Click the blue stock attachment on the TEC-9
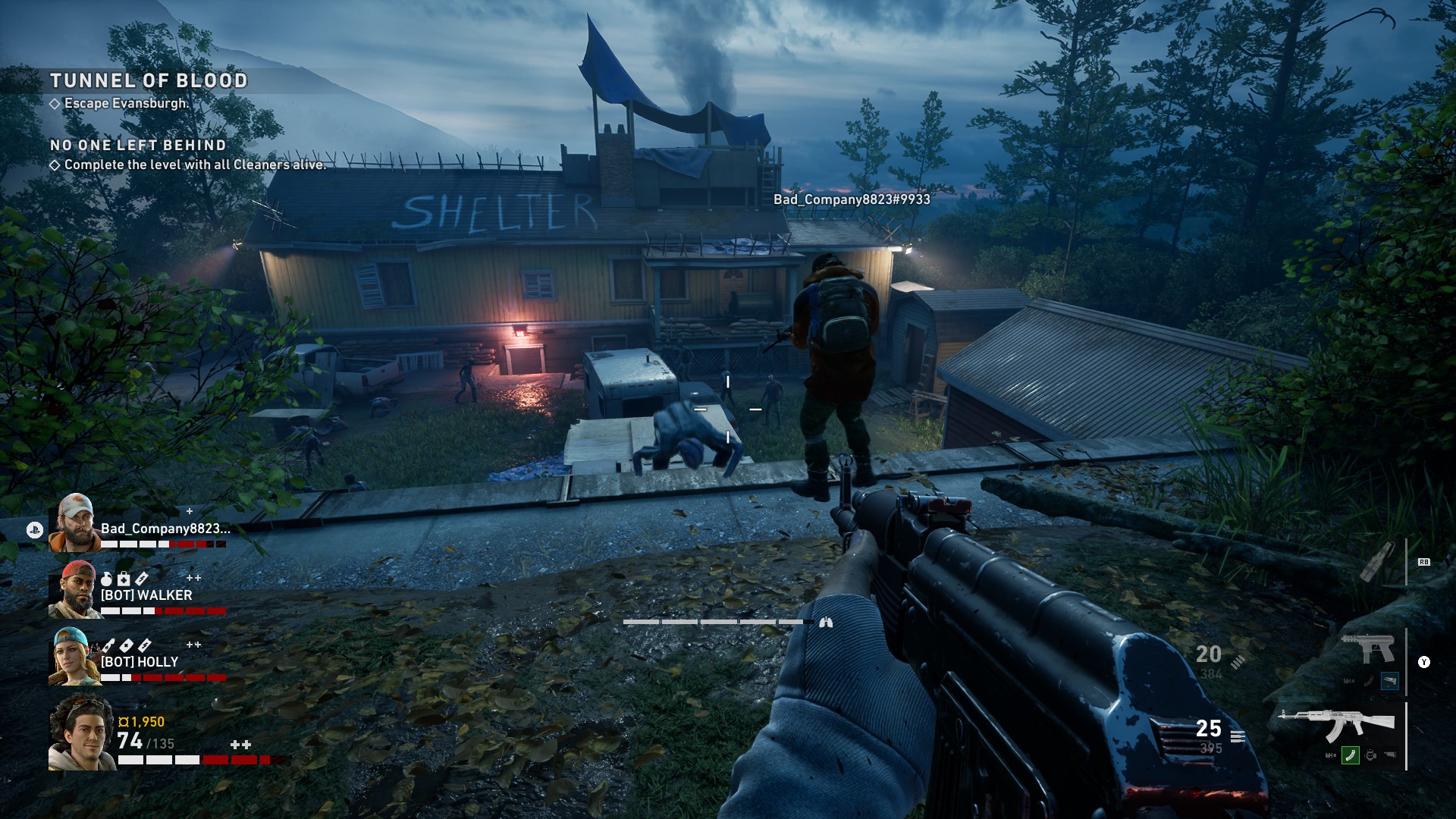 1389,680
